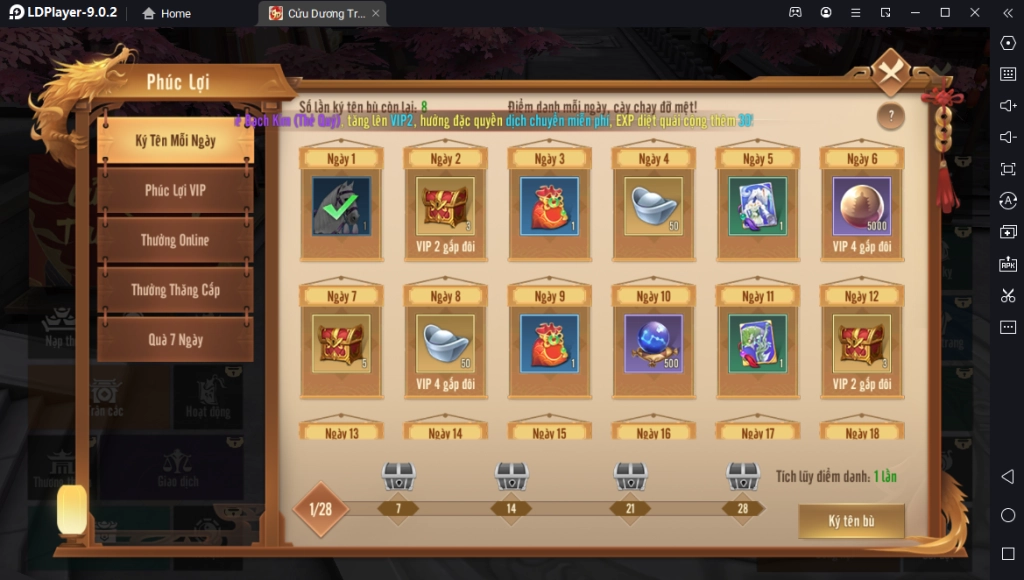Open the 14-day milestone chest
Viewport: 1024px width, 580px height.
point(512,477)
